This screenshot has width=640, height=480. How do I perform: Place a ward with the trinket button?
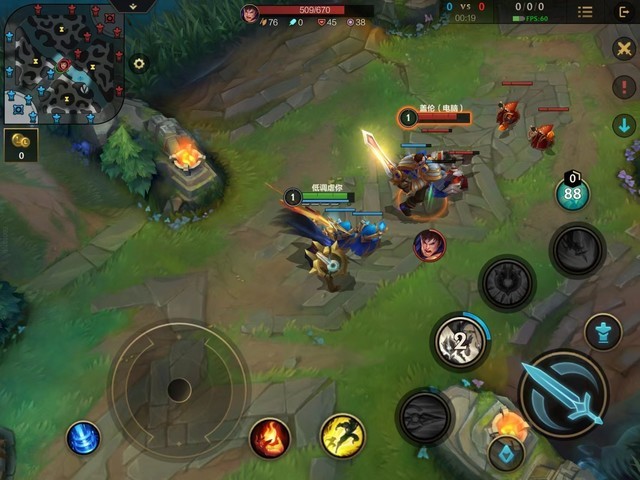click(602, 332)
